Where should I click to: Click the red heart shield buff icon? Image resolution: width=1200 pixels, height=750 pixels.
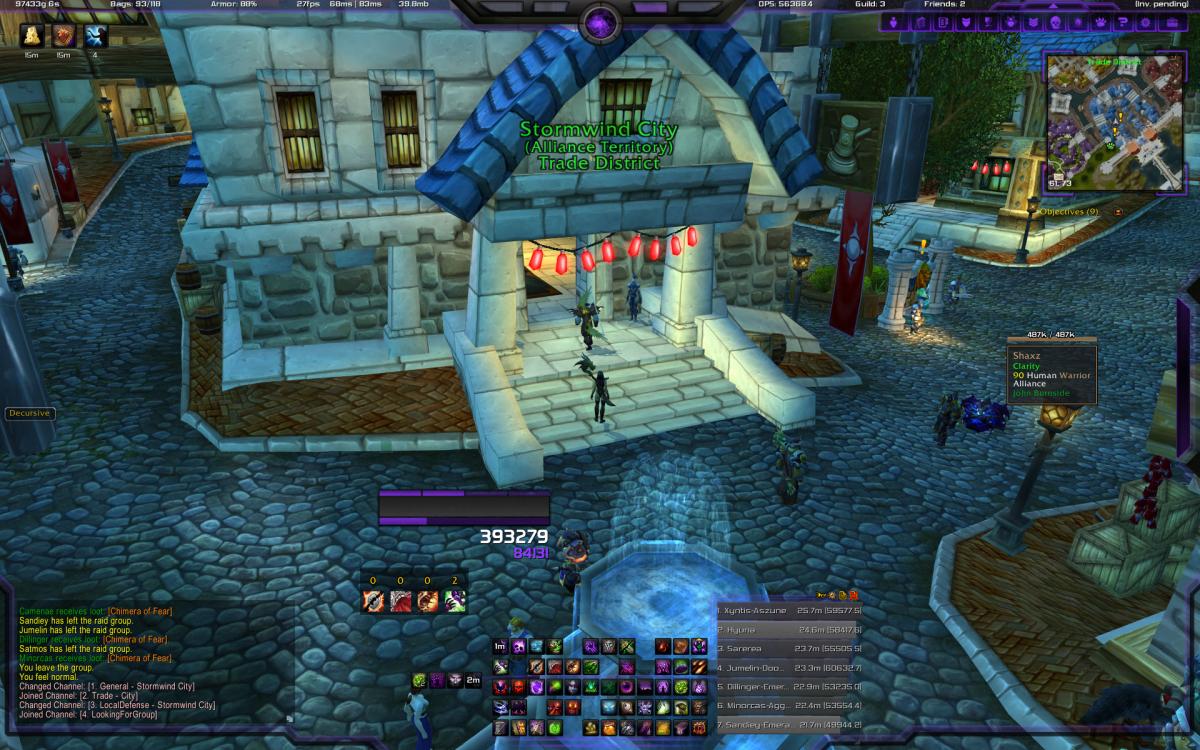(x=64, y=37)
